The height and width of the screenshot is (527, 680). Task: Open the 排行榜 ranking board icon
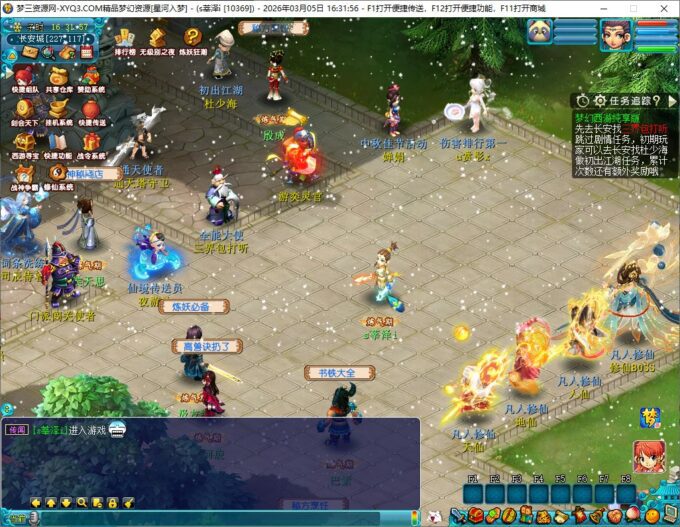coord(125,38)
